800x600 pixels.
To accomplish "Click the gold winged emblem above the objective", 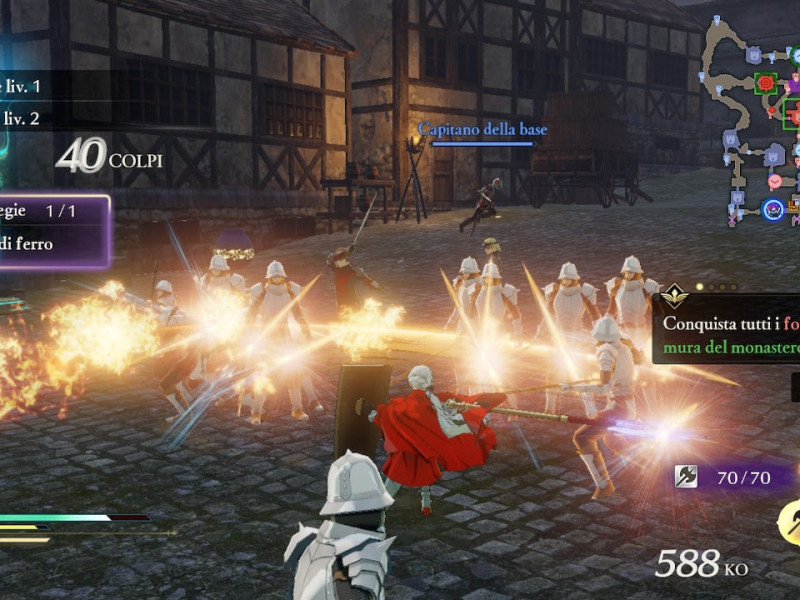I will pos(674,294).
